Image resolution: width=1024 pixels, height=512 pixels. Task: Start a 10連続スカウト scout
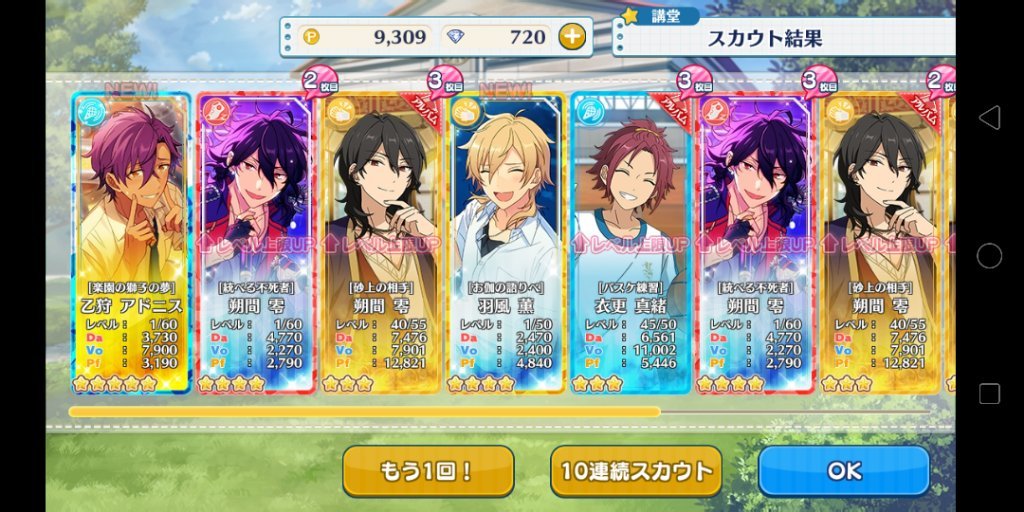tap(635, 471)
